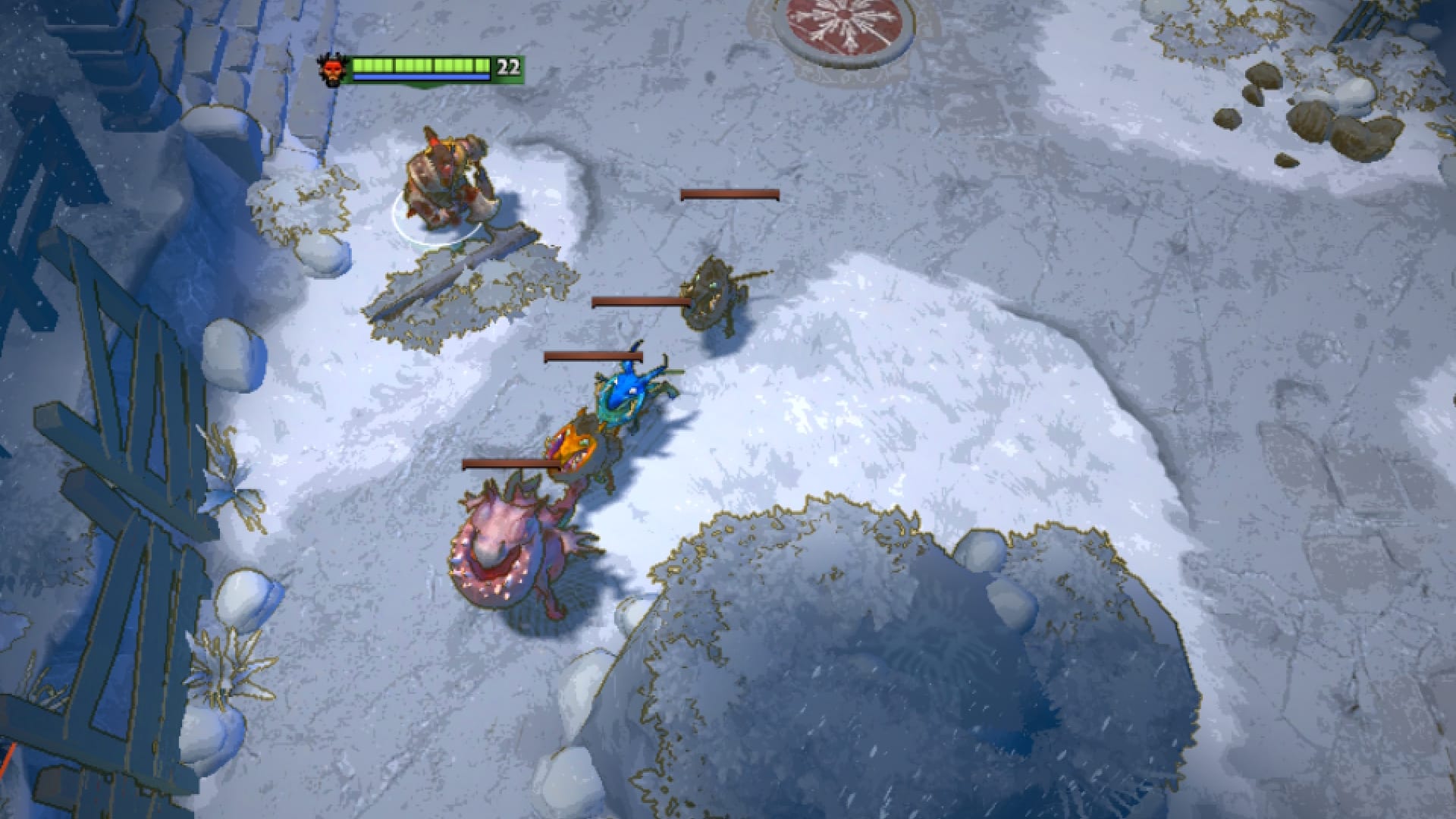The width and height of the screenshot is (1456, 819).
Task: Click the blue mana bar
Action: coord(421,78)
